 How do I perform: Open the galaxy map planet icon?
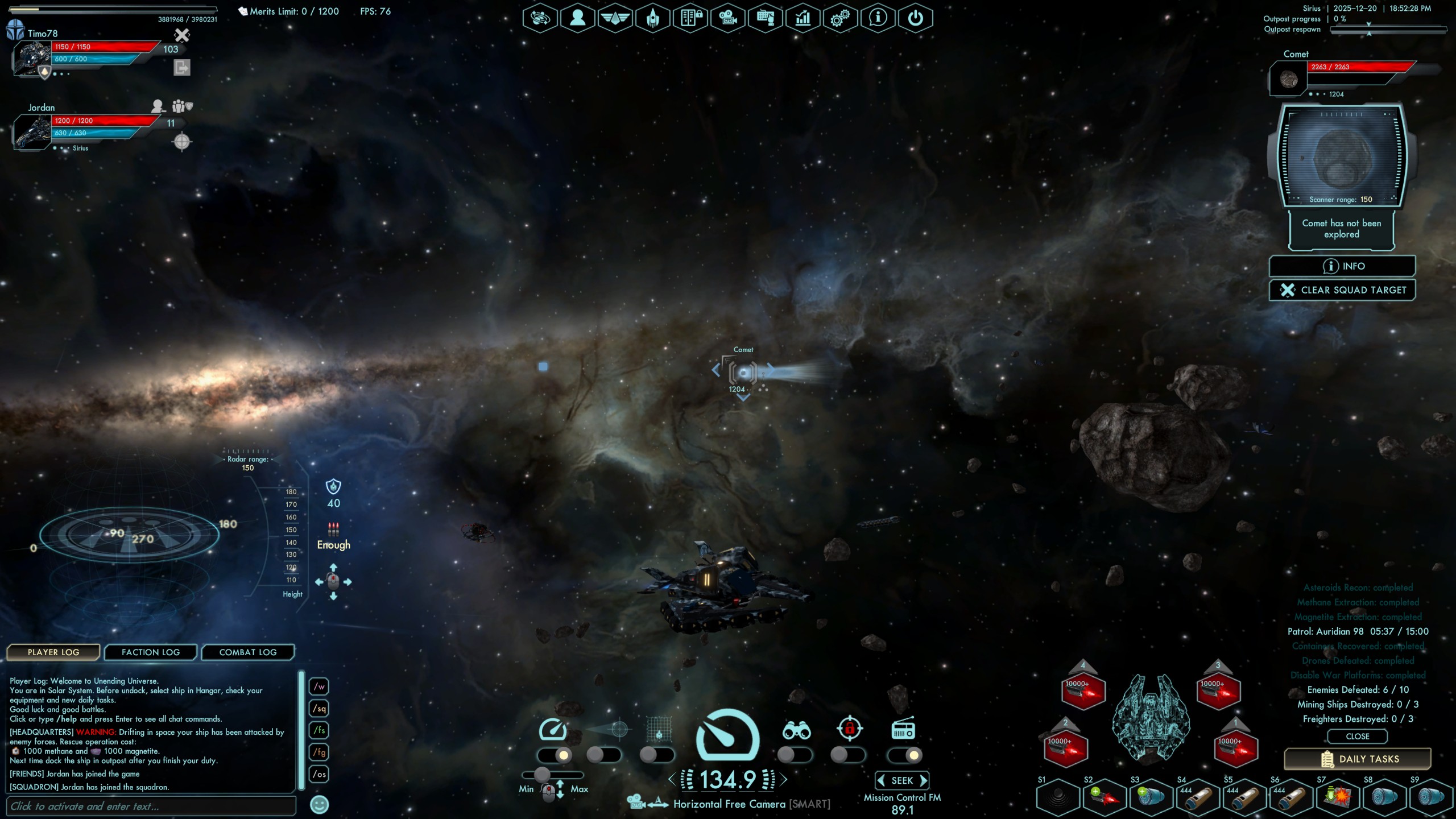pos(540,18)
